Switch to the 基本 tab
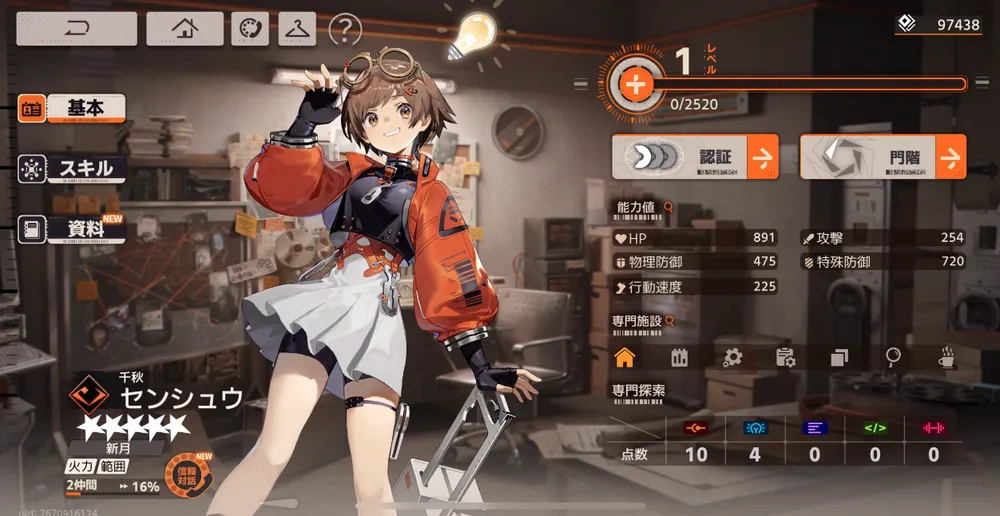1000x516 pixels. coord(72,108)
